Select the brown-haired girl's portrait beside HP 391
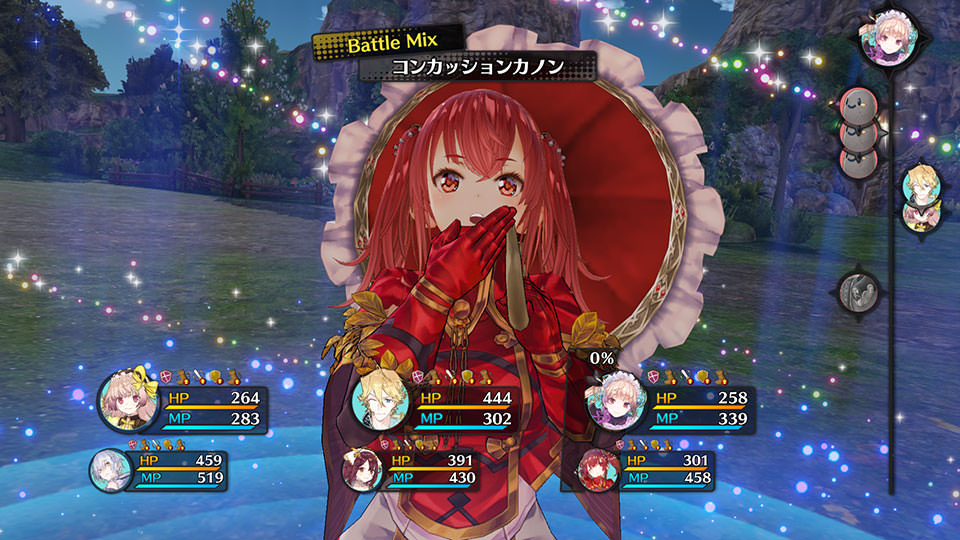This screenshot has height=540, width=960. 361,470
